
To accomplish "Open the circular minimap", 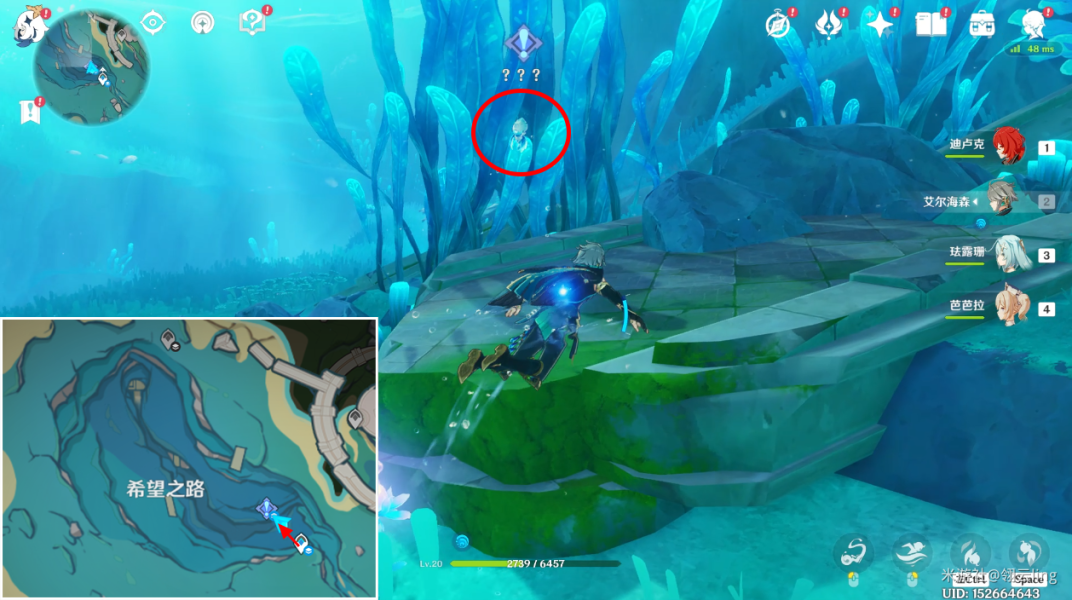I will point(91,67).
